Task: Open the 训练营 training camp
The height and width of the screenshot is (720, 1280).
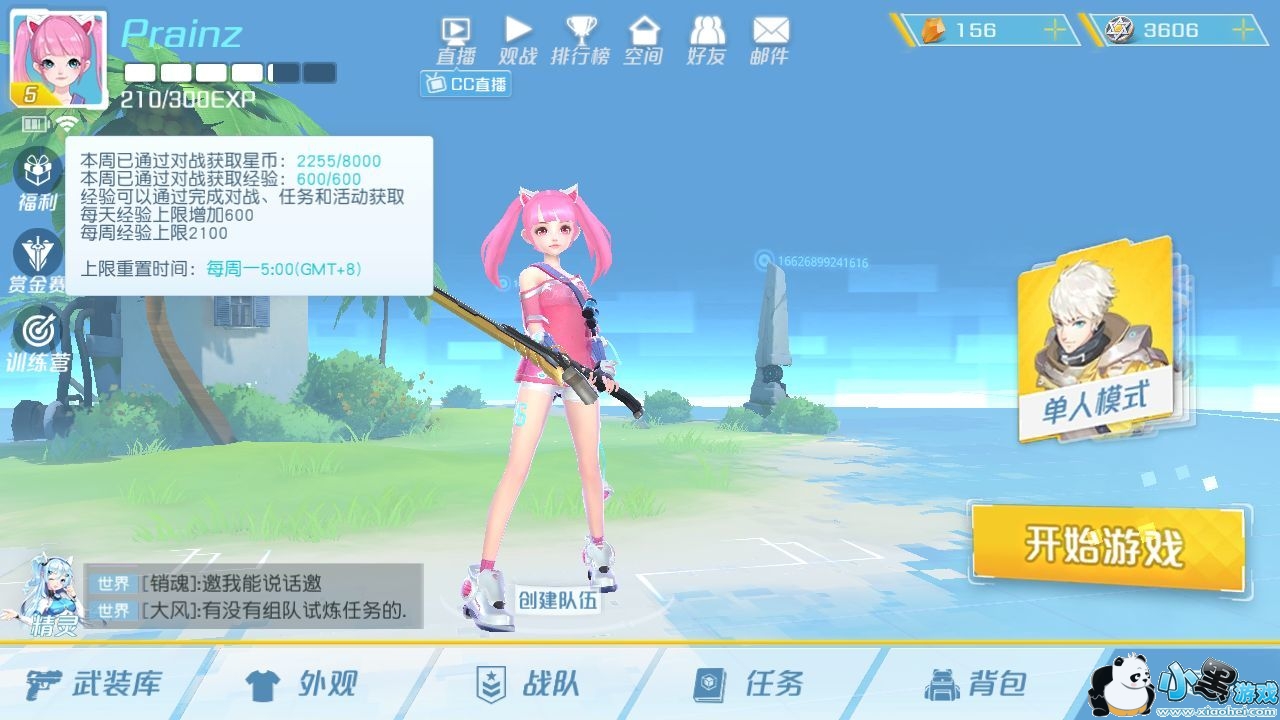Action: tap(36, 330)
